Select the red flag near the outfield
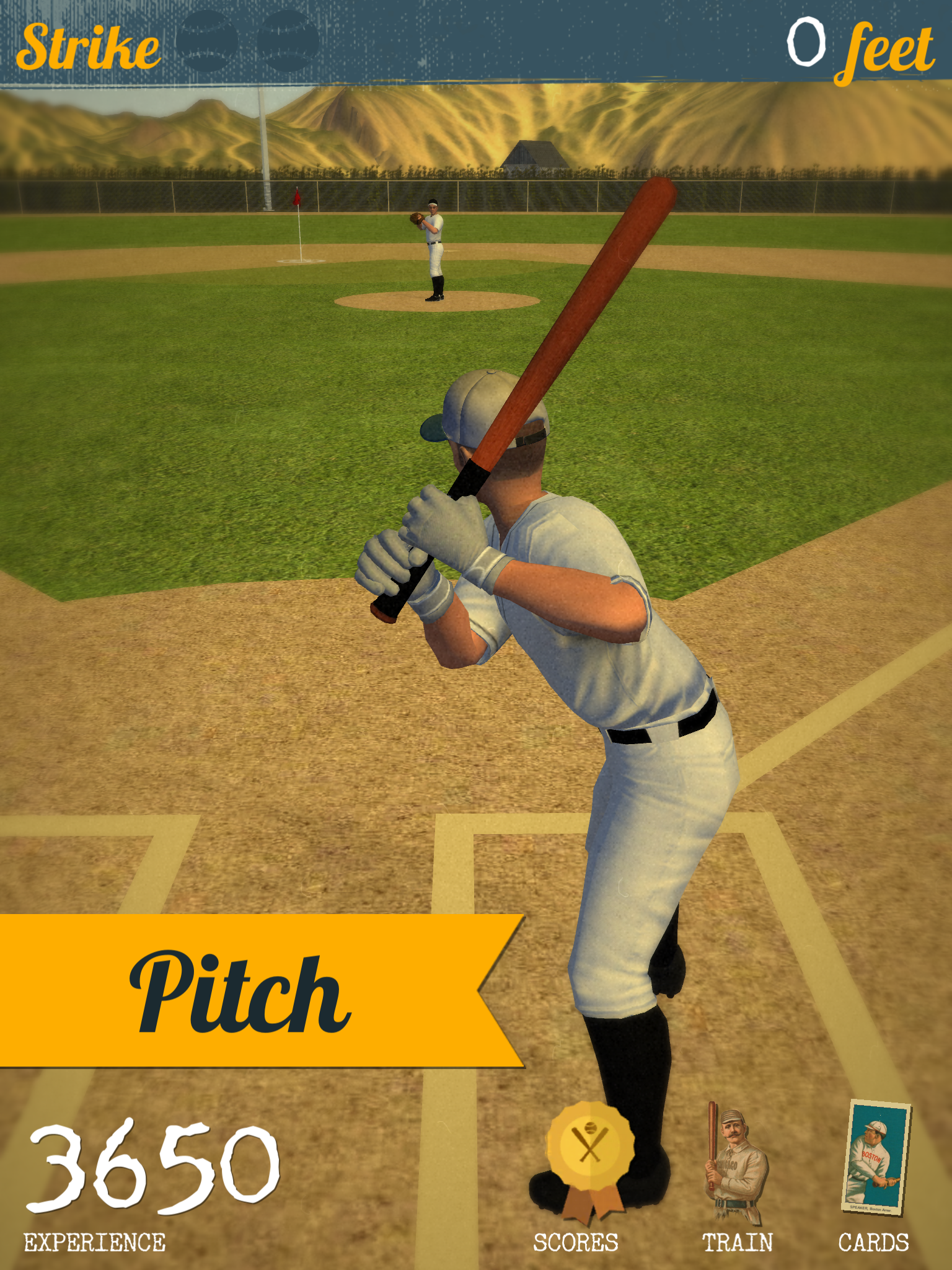This screenshot has width=952, height=1270. (x=296, y=197)
